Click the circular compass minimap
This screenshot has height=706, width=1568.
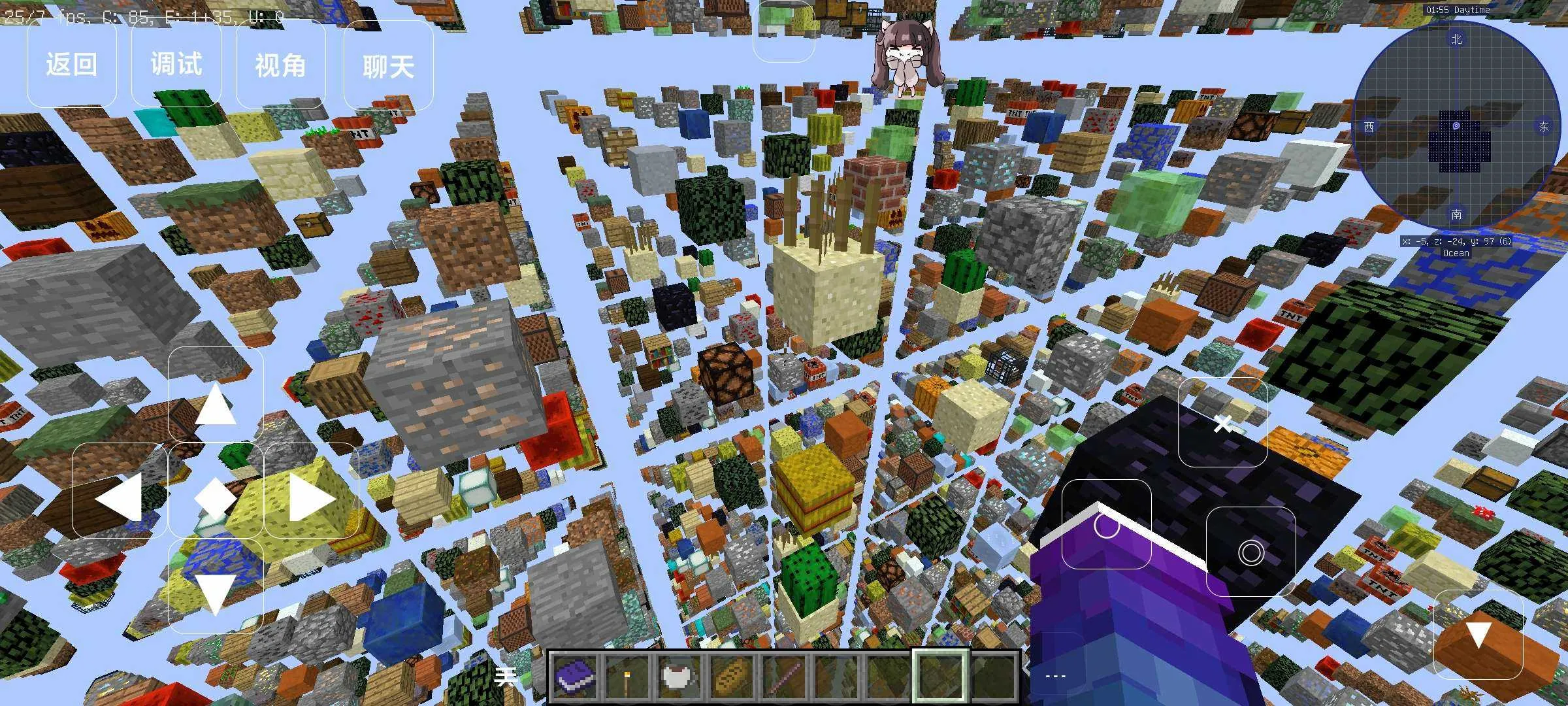coord(1456,126)
